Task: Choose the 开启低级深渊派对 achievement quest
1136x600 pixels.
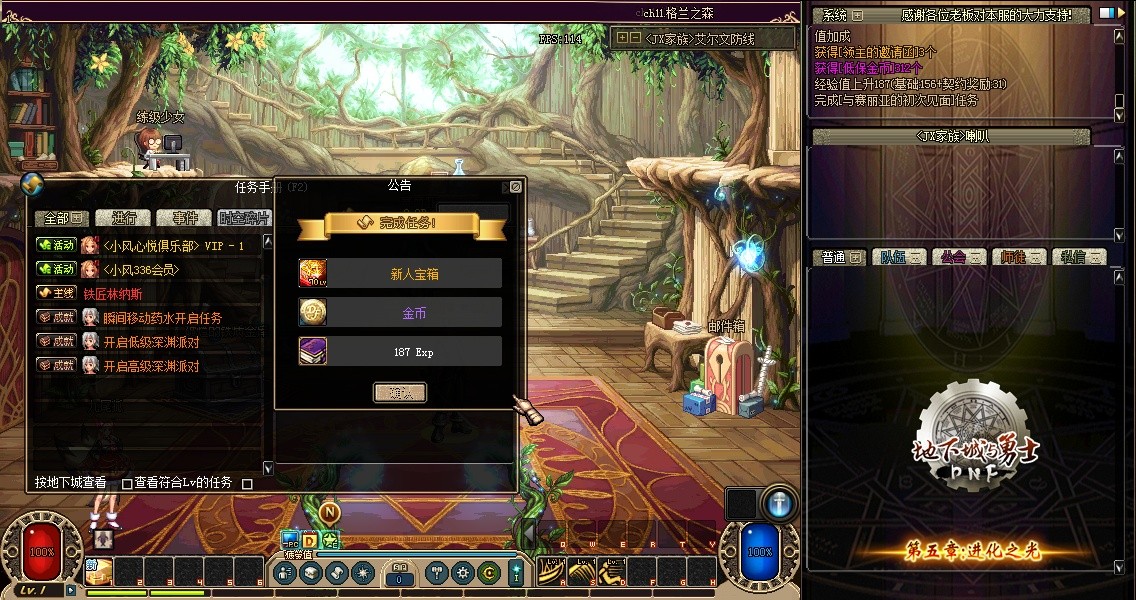Action: tap(151, 342)
